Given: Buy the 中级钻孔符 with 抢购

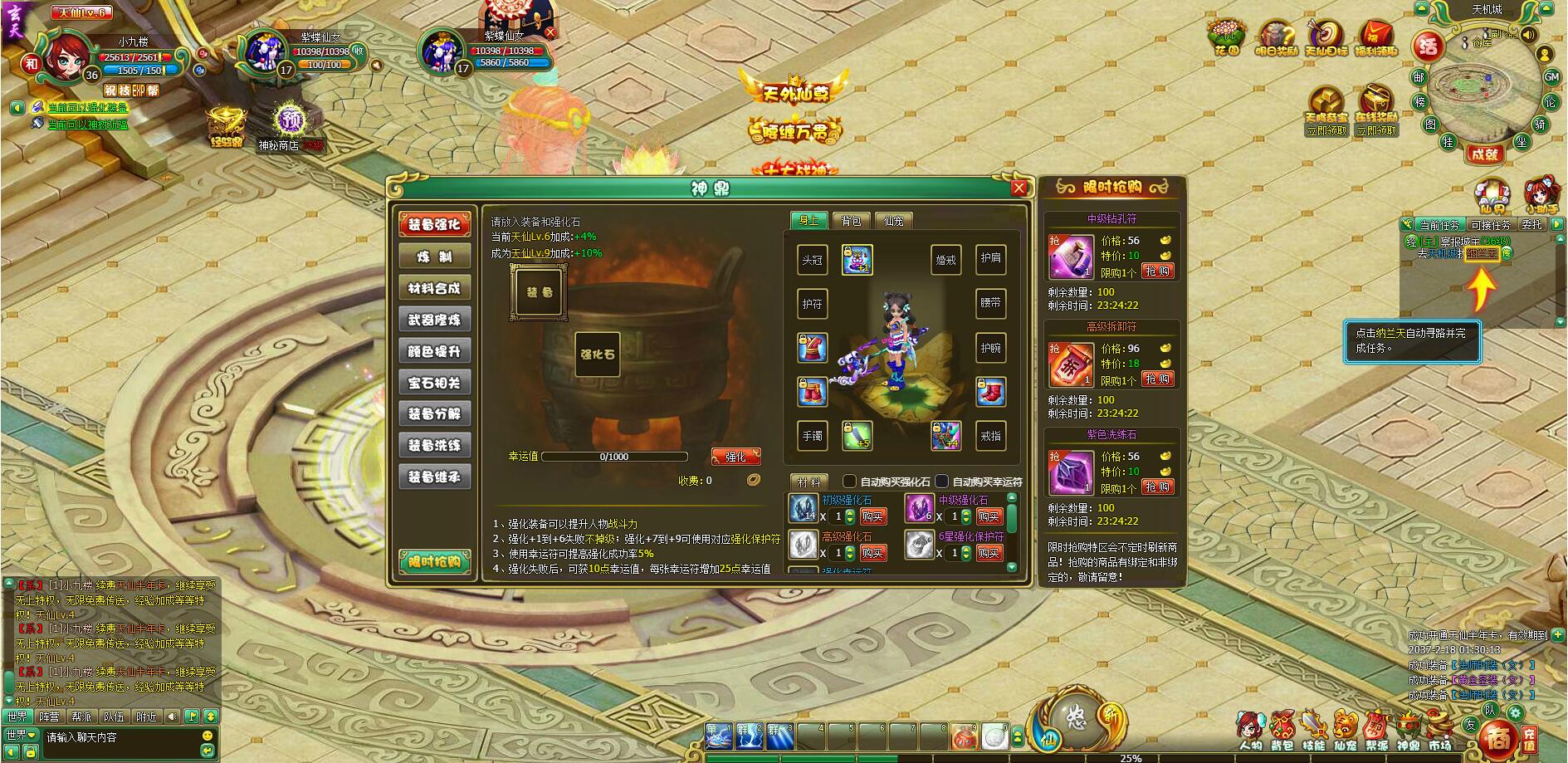Looking at the screenshot, I should [1157, 271].
